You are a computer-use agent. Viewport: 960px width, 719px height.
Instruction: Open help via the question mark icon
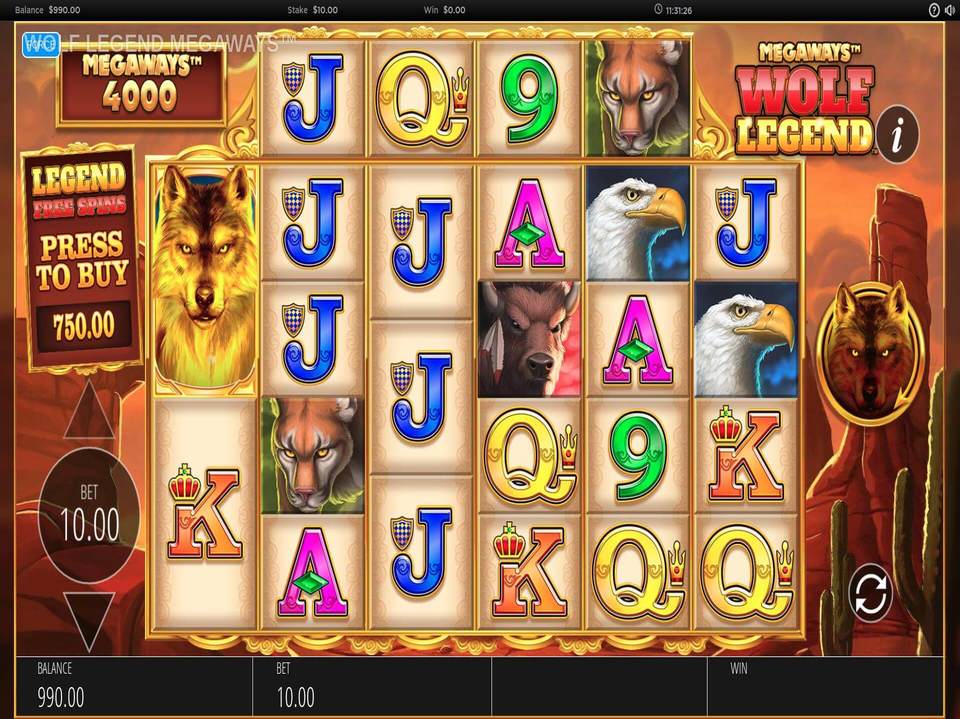tap(933, 10)
